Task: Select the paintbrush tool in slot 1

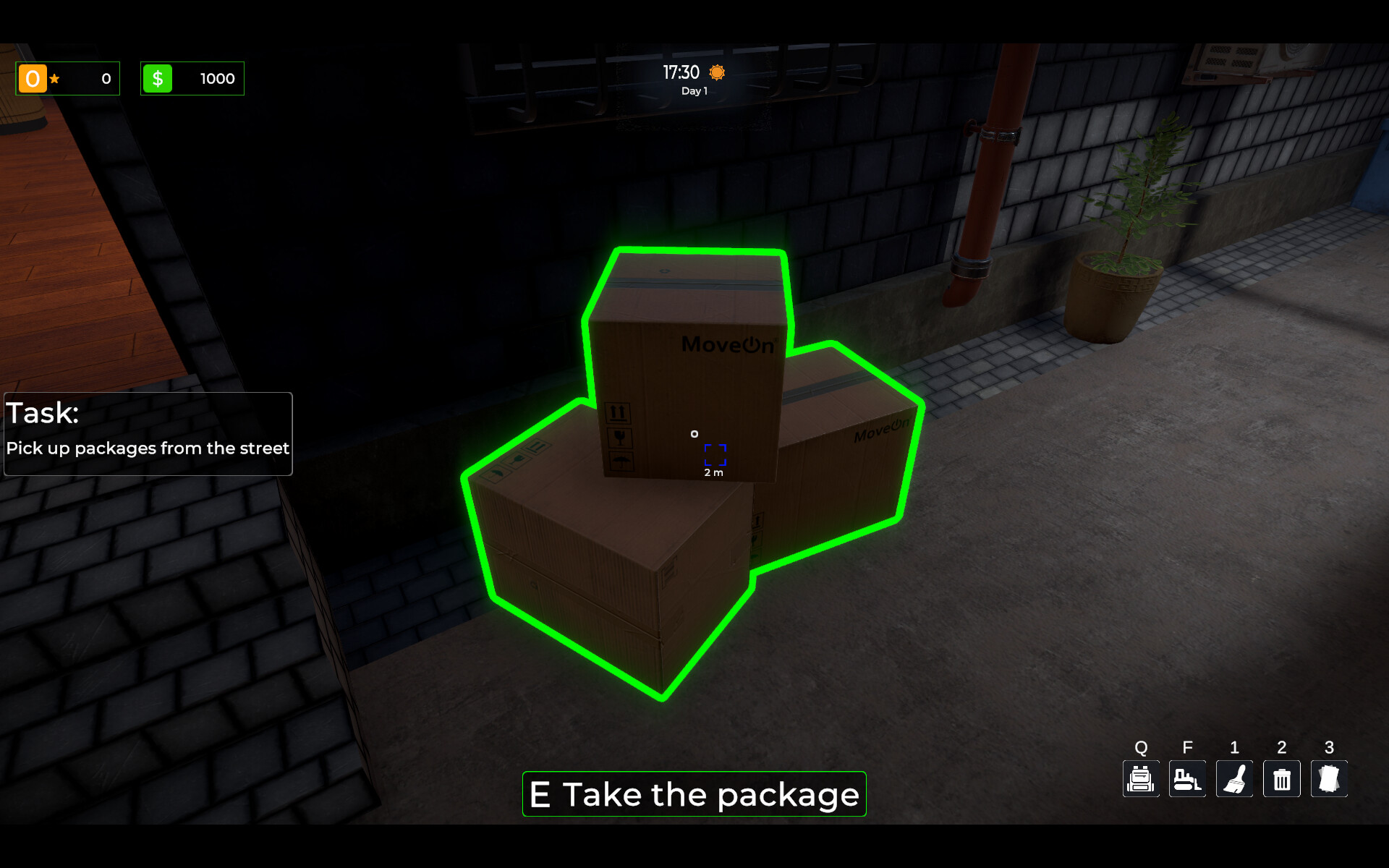Action: tap(1234, 779)
